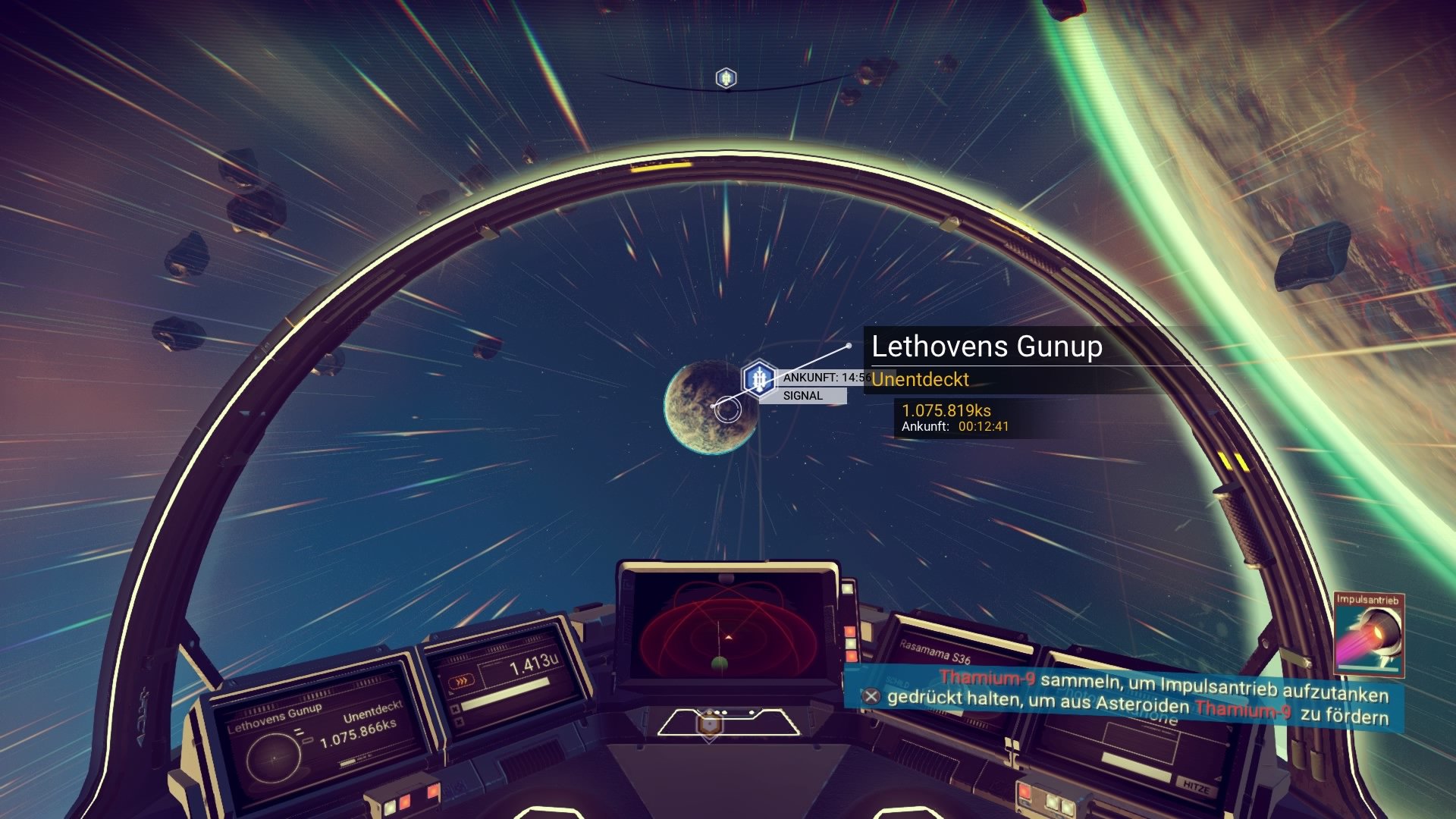The image size is (1456, 819).
Task: Click the orange pulse-engine chevron icon
Action: pyautogui.click(x=463, y=680)
